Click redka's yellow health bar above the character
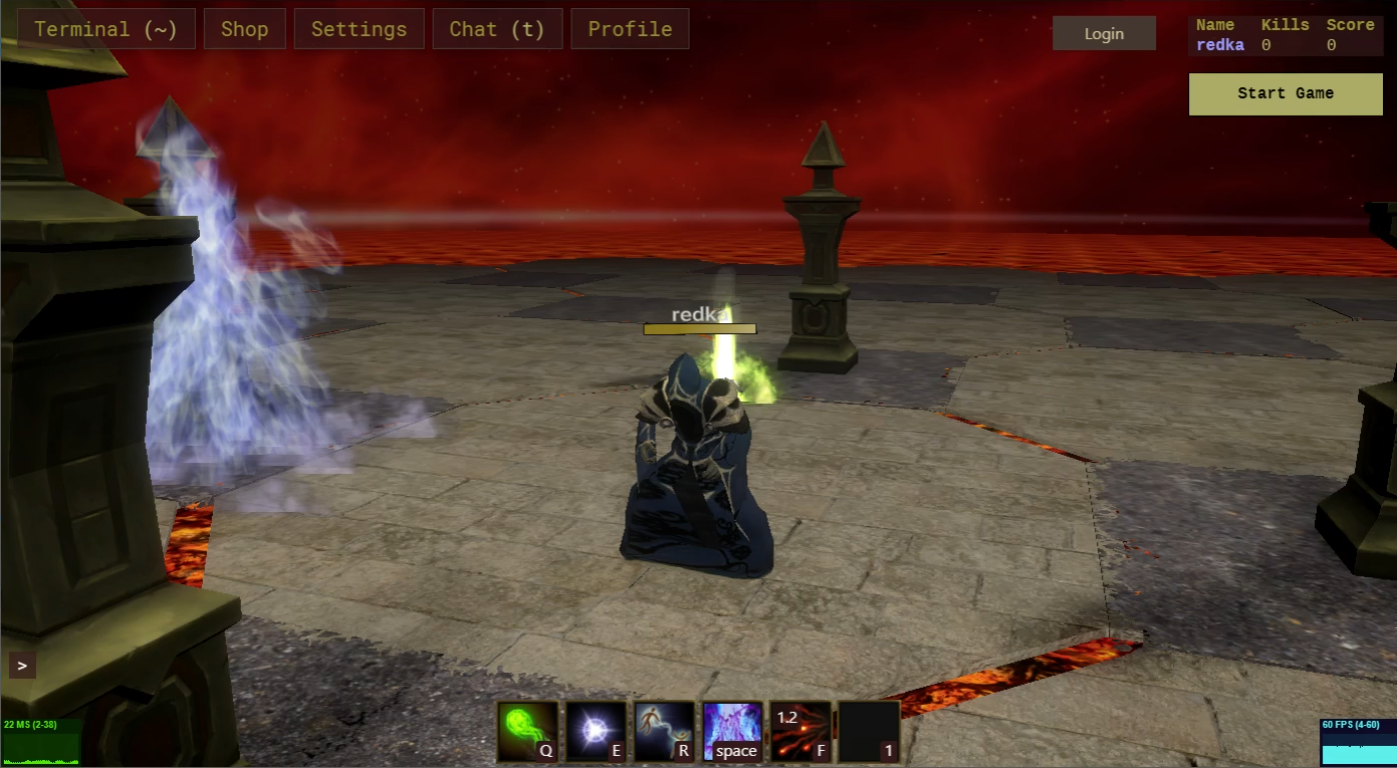 pos(700,328)
